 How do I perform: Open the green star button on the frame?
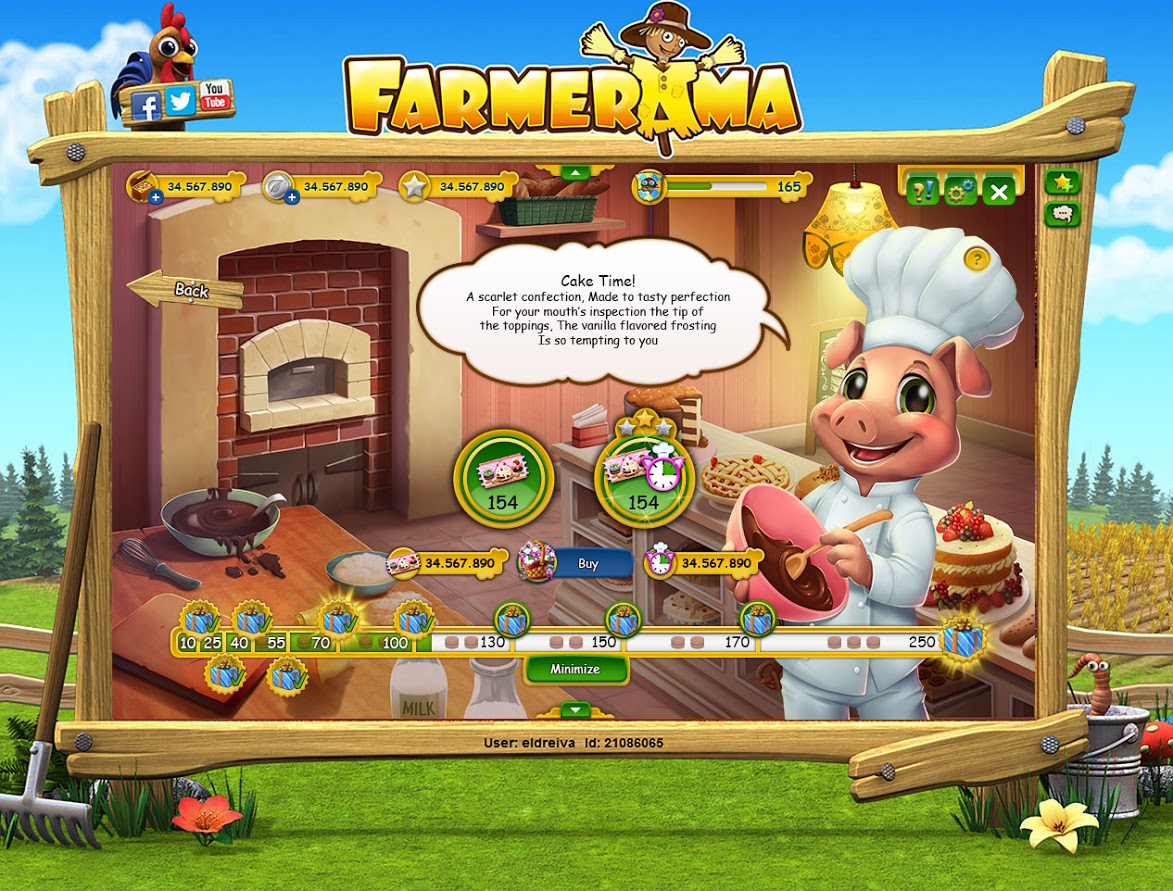point(1061,182)
